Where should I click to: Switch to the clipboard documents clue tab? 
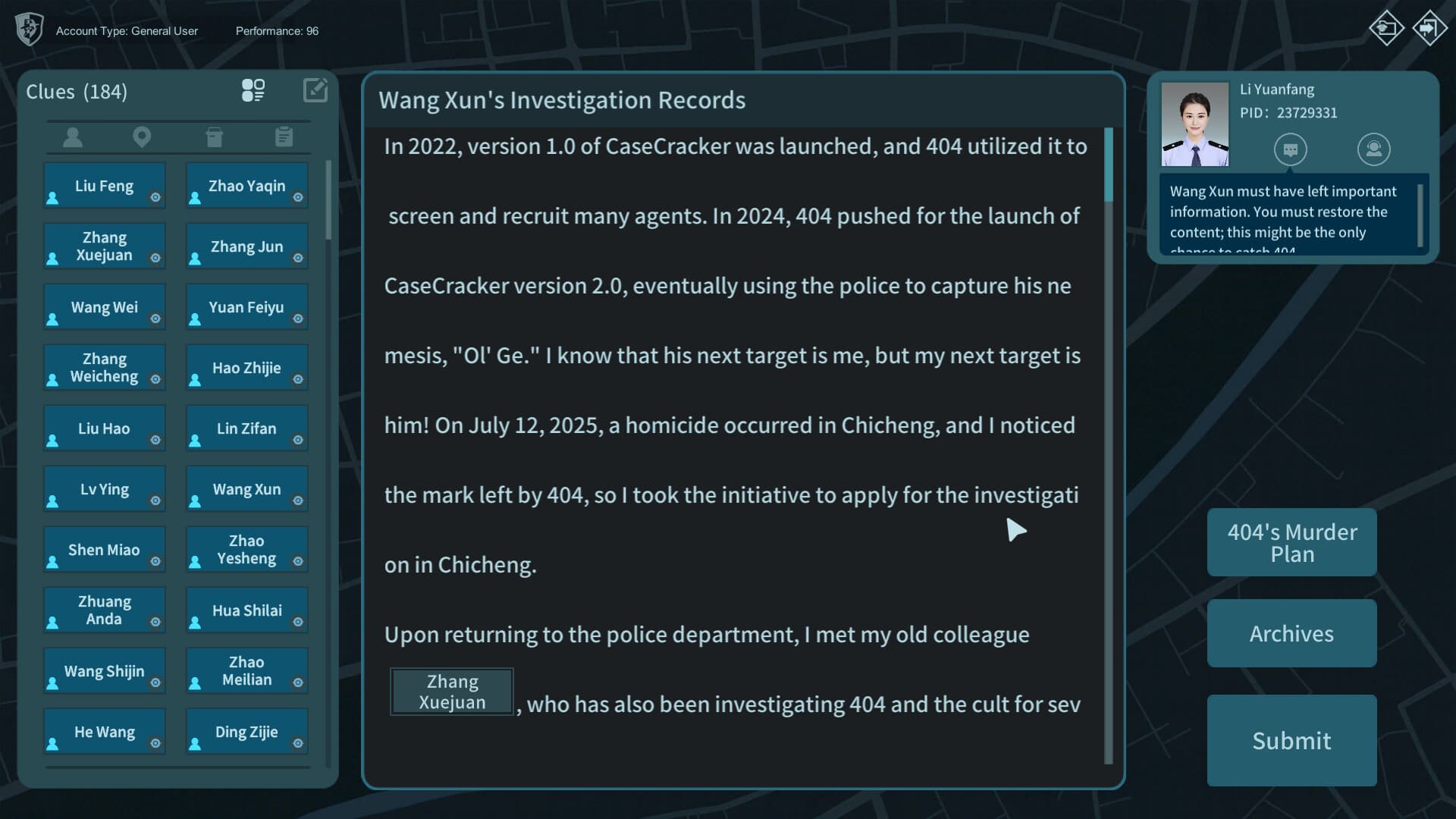[x=284, y=137]
